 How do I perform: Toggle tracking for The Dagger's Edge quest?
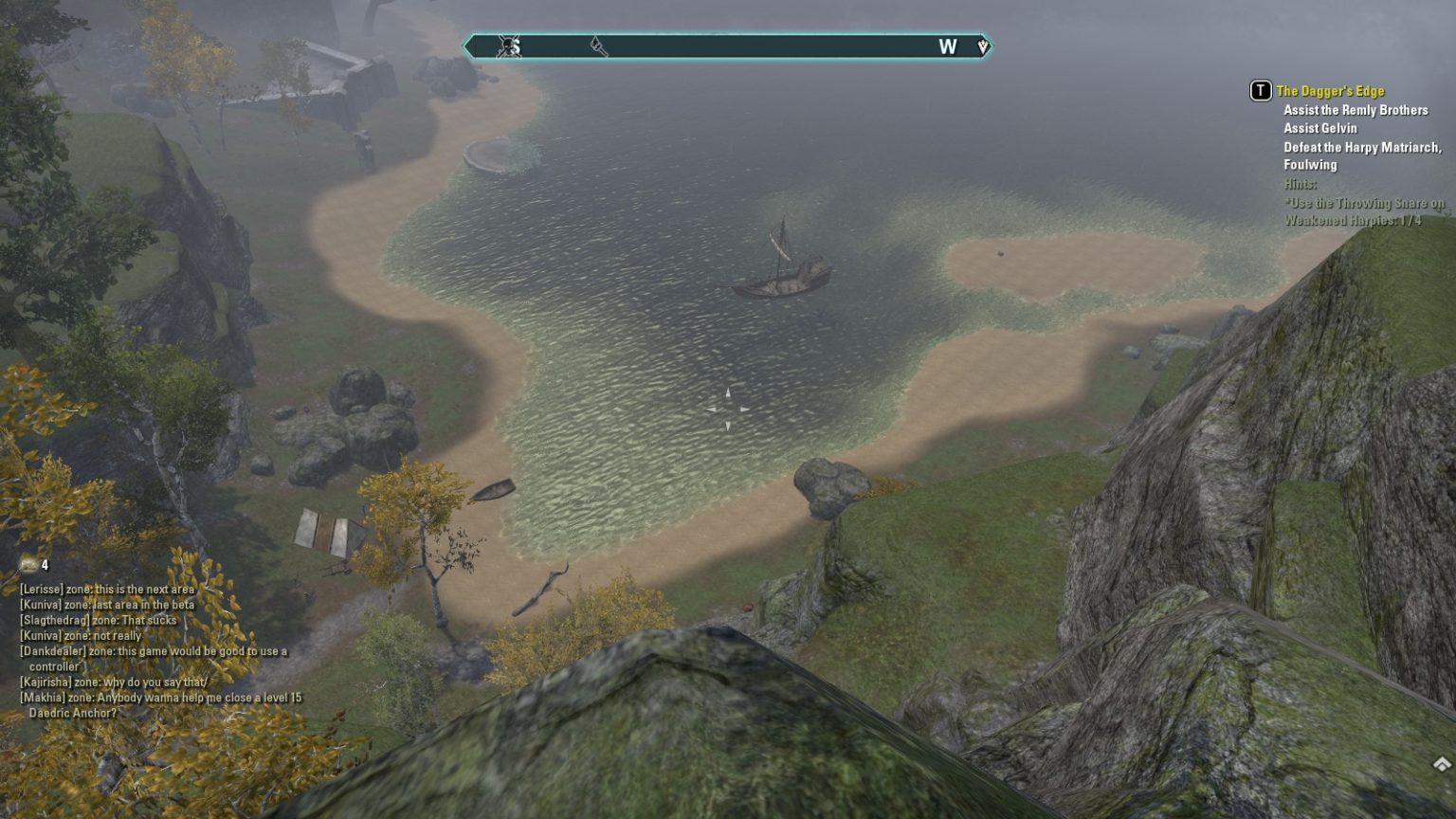point(1330,90)
